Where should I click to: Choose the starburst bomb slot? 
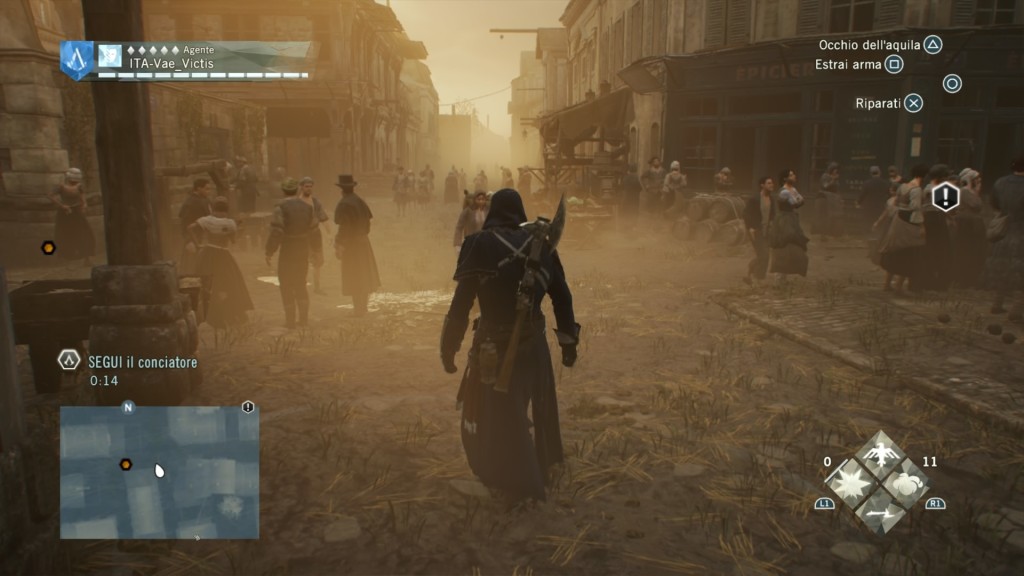[x=853, y=483]
